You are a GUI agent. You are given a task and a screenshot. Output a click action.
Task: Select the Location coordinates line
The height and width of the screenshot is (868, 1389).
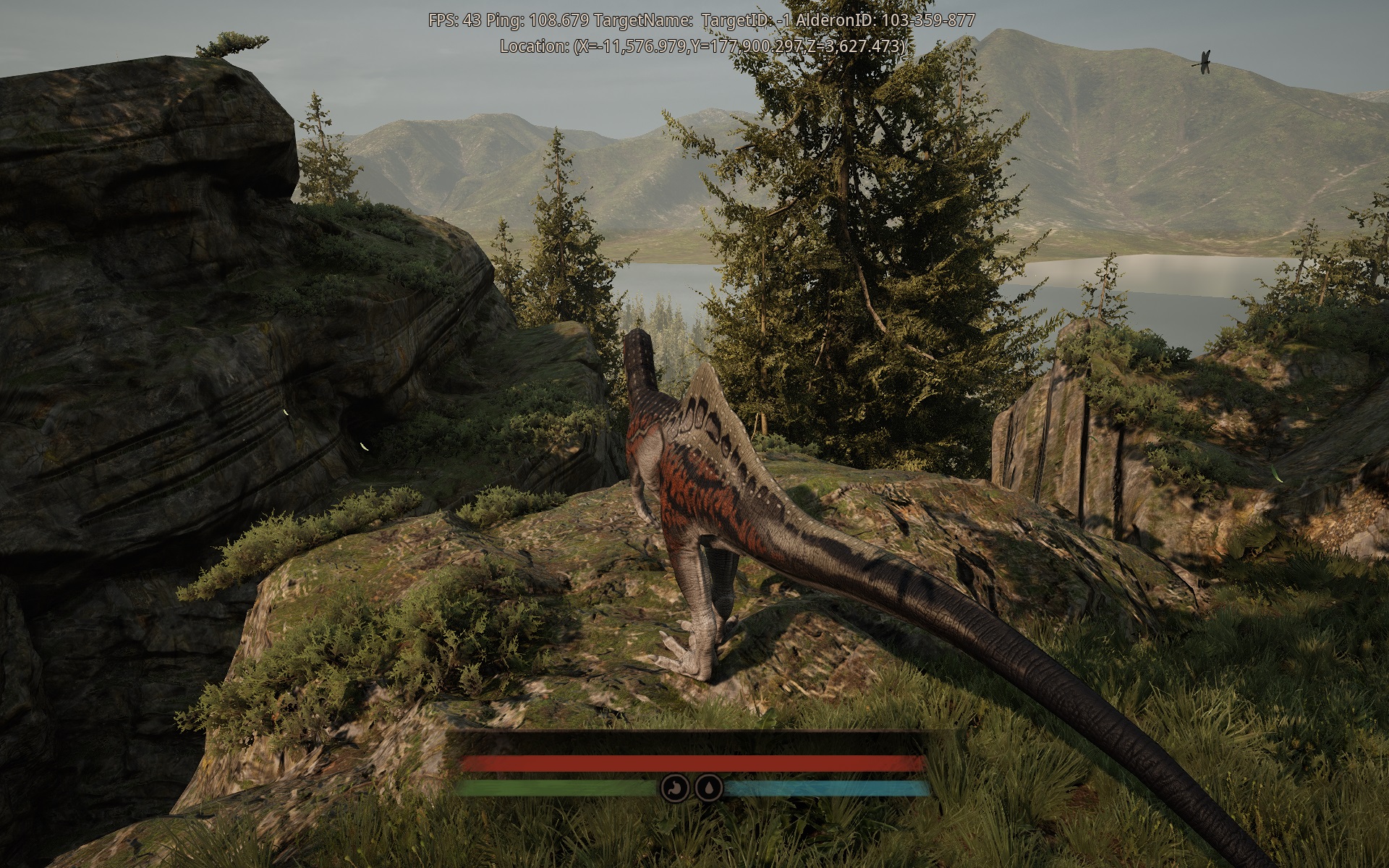pyautogui.click(x=700, y=46)
